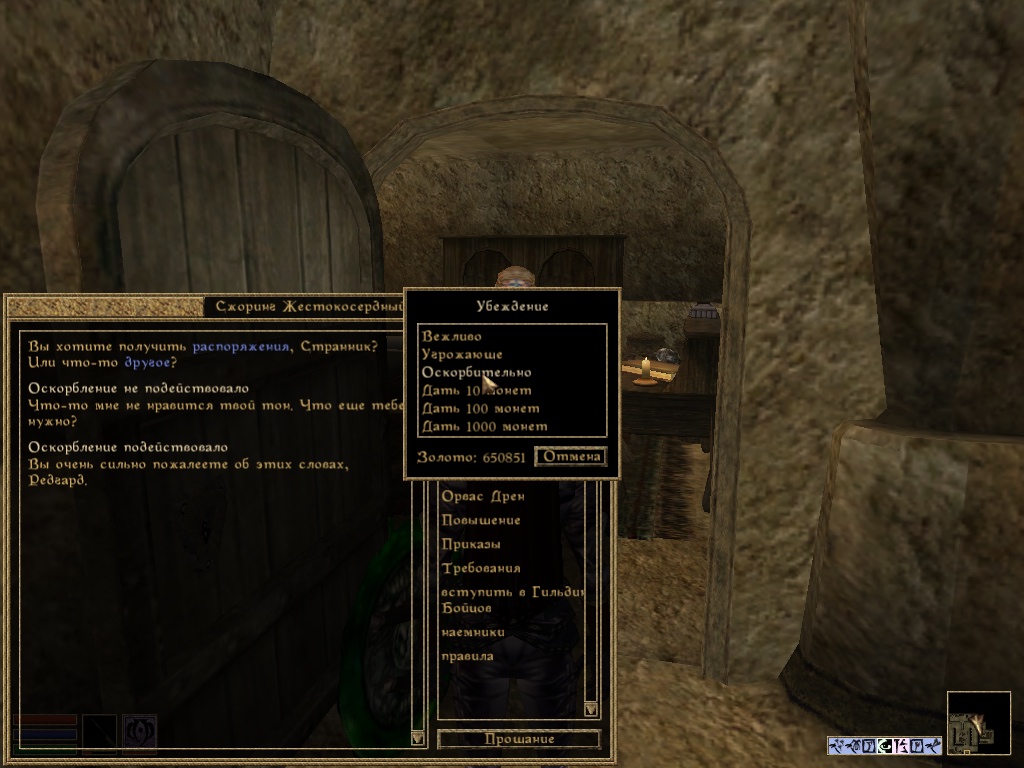Ask about the Орвас Дрен topic
The width and height of the screenshot is (1024, 768).
tap(483, 497)
